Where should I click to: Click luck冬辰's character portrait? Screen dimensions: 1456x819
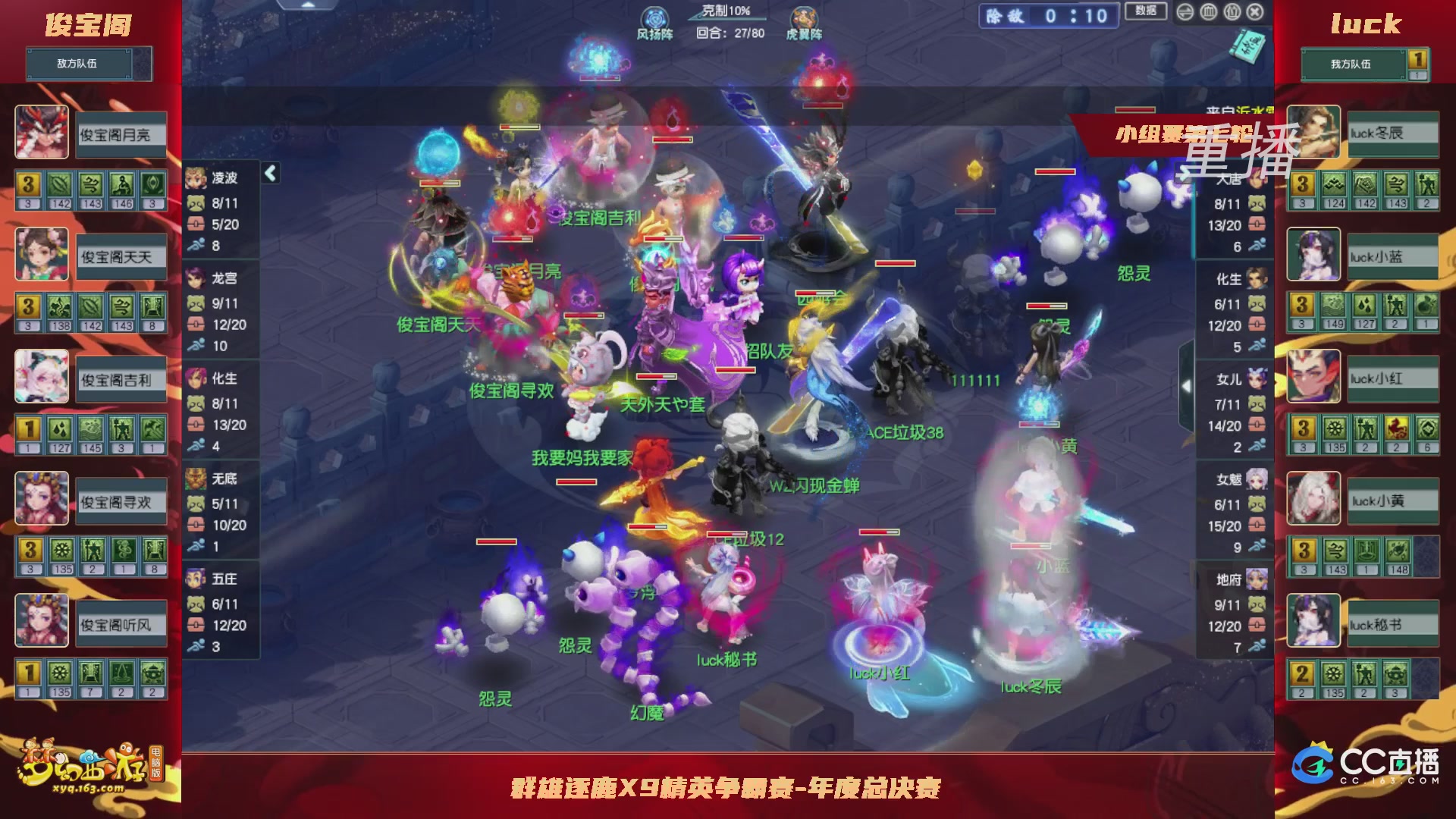coord(1313,133)
